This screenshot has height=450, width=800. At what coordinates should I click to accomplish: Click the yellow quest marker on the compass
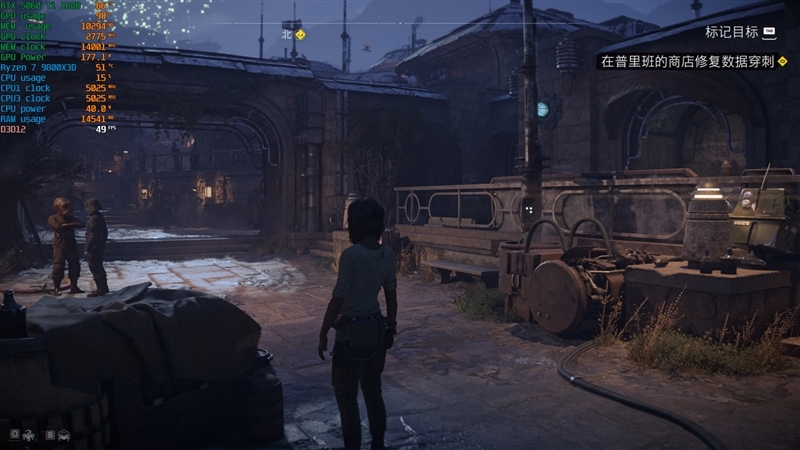(x=300, y=34)
